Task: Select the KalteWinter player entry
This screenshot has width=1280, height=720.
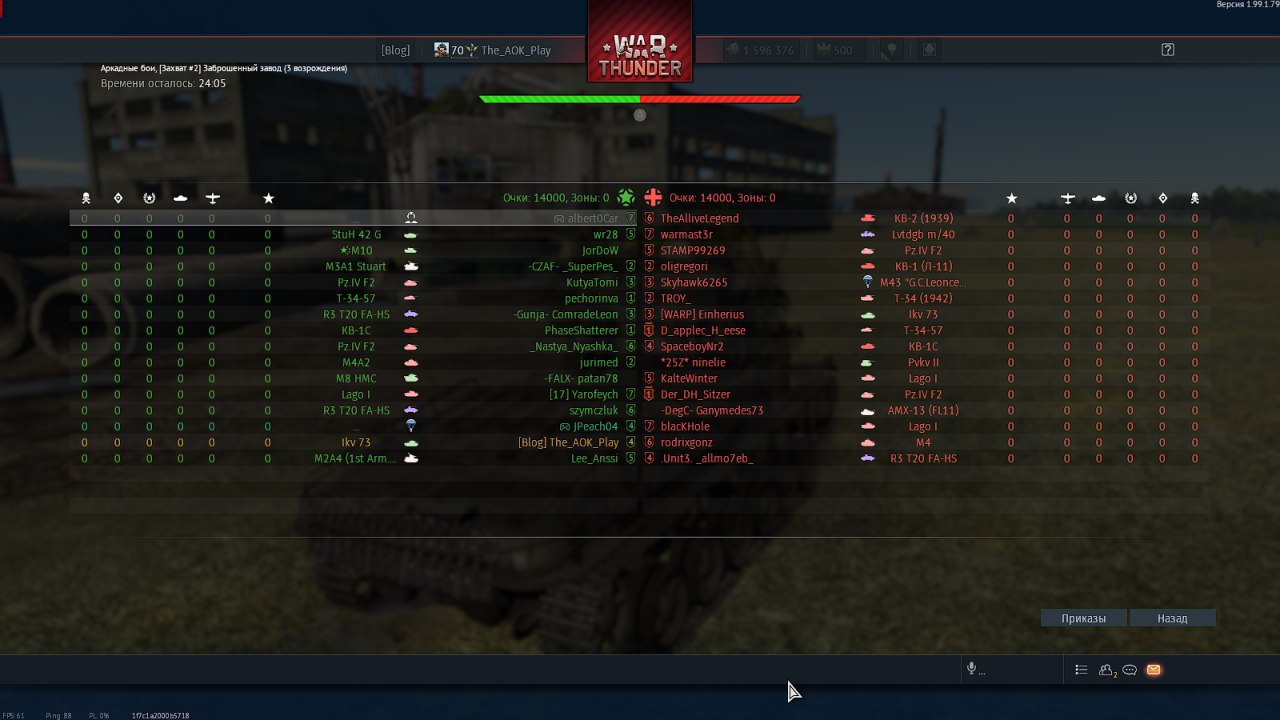Action: pos(689,378)
